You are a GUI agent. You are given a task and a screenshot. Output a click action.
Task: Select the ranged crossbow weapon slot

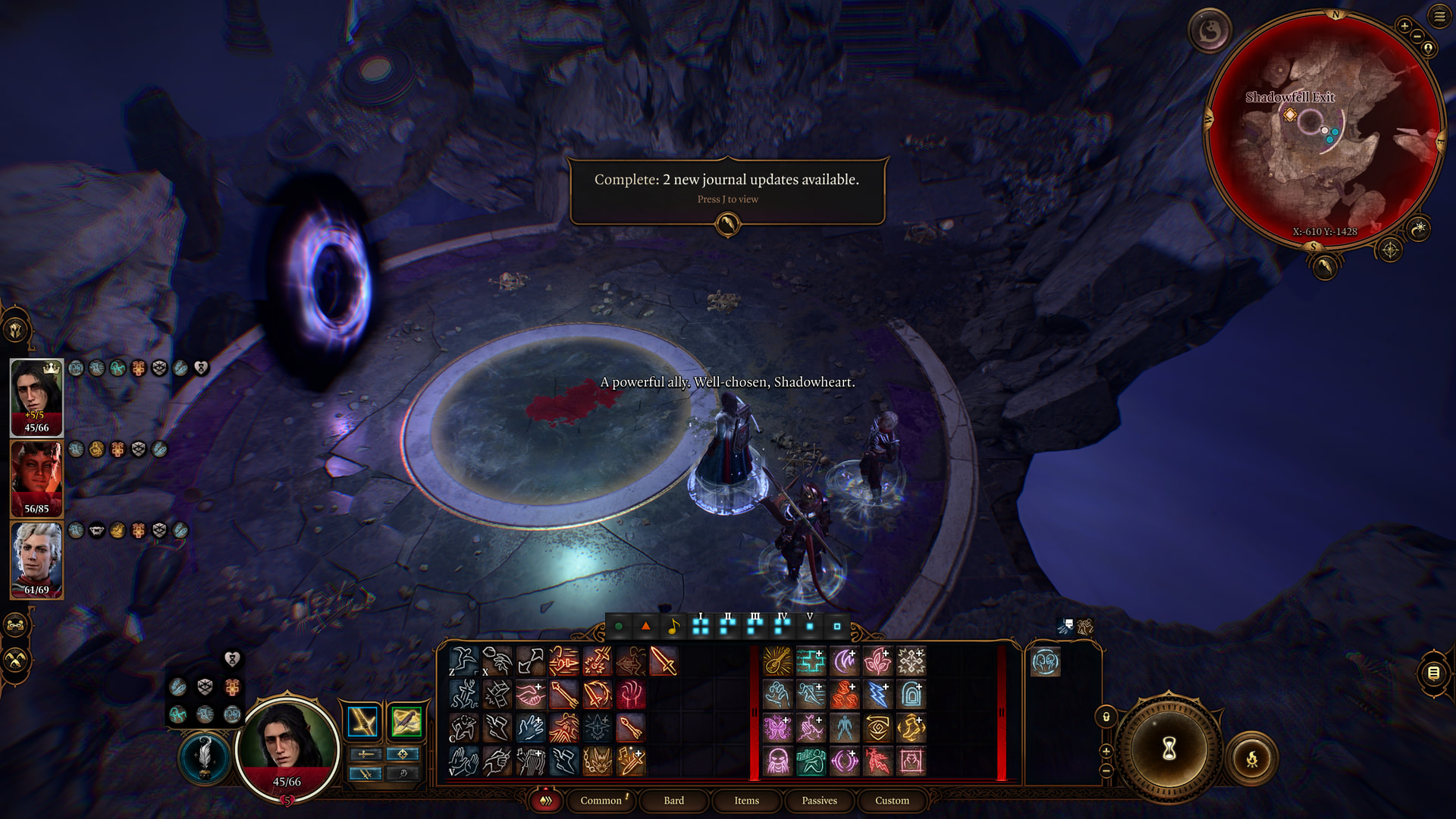[406, 722]
